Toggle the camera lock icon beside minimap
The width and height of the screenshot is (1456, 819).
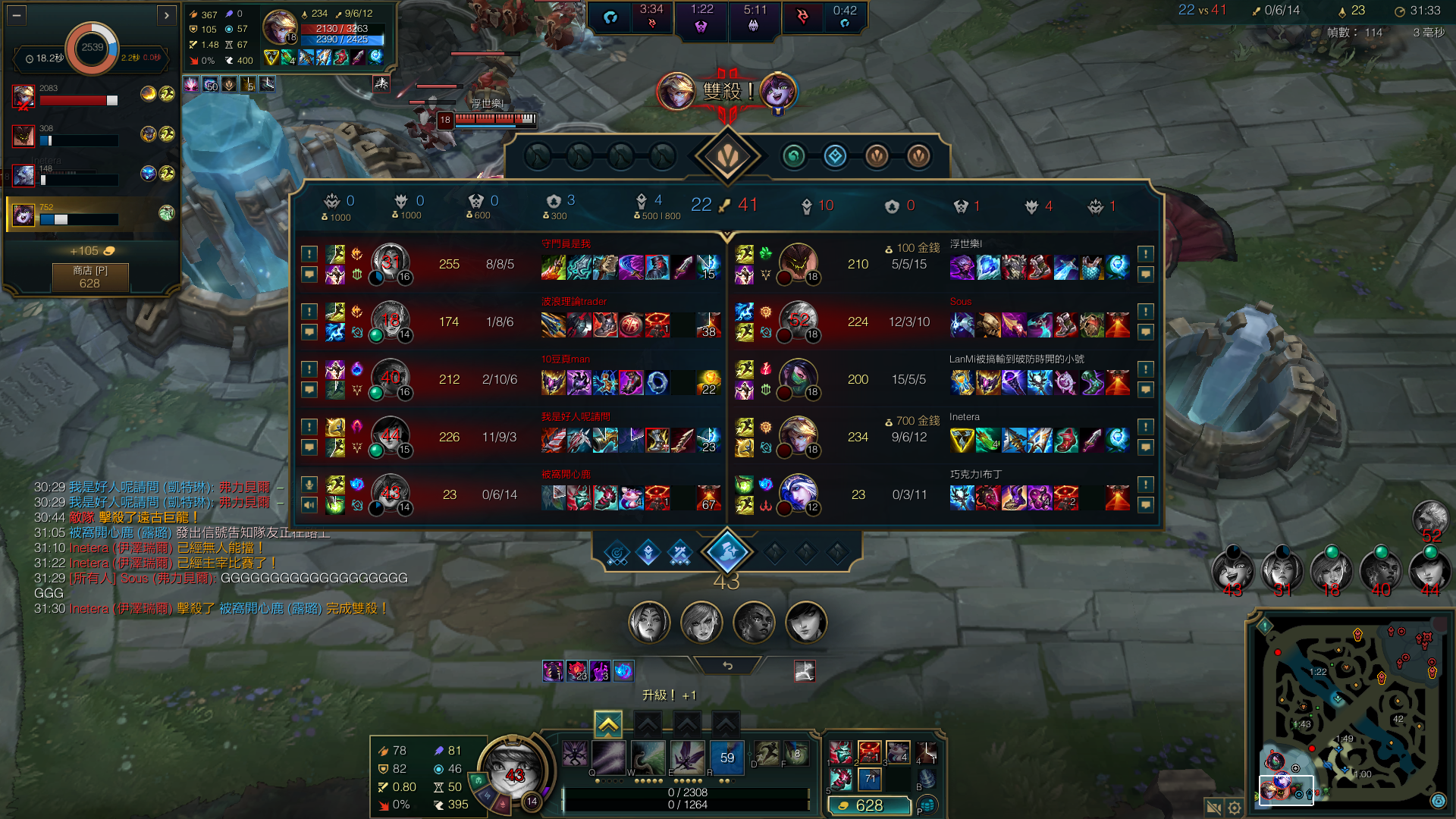click(1213, 808)
